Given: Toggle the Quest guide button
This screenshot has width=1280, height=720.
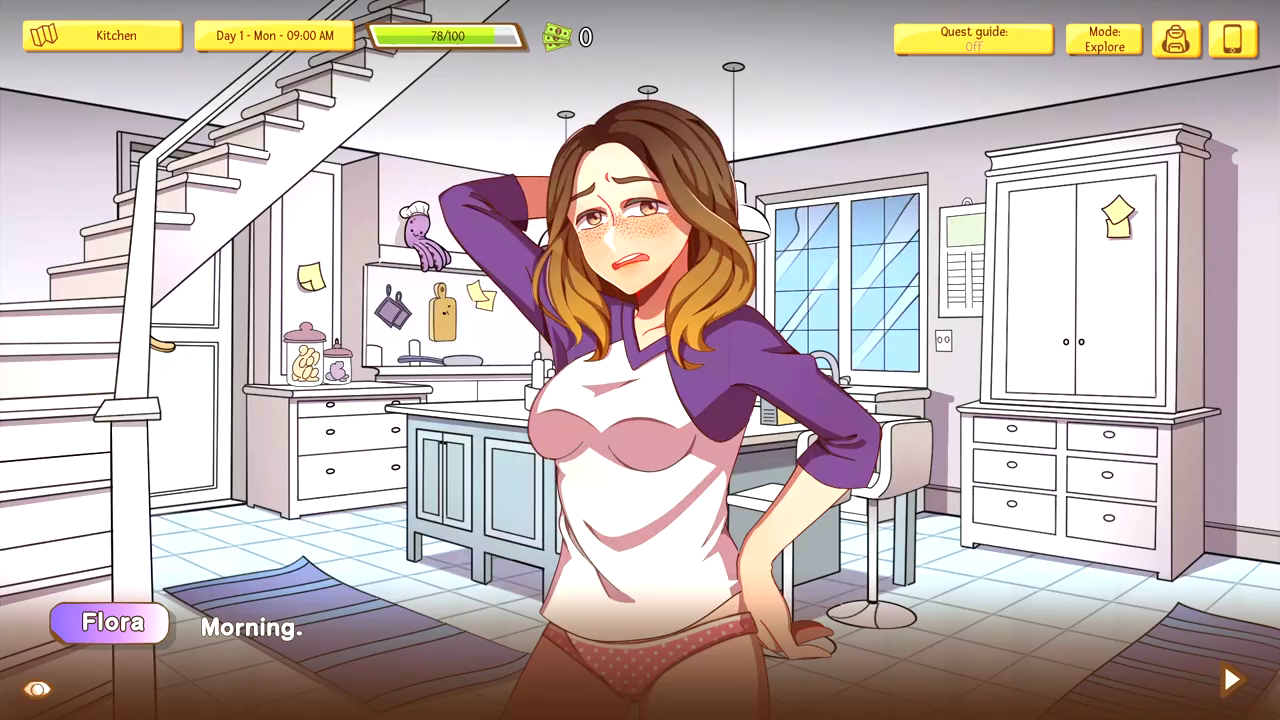Looking at the screenshot, I should coord(973,39).
